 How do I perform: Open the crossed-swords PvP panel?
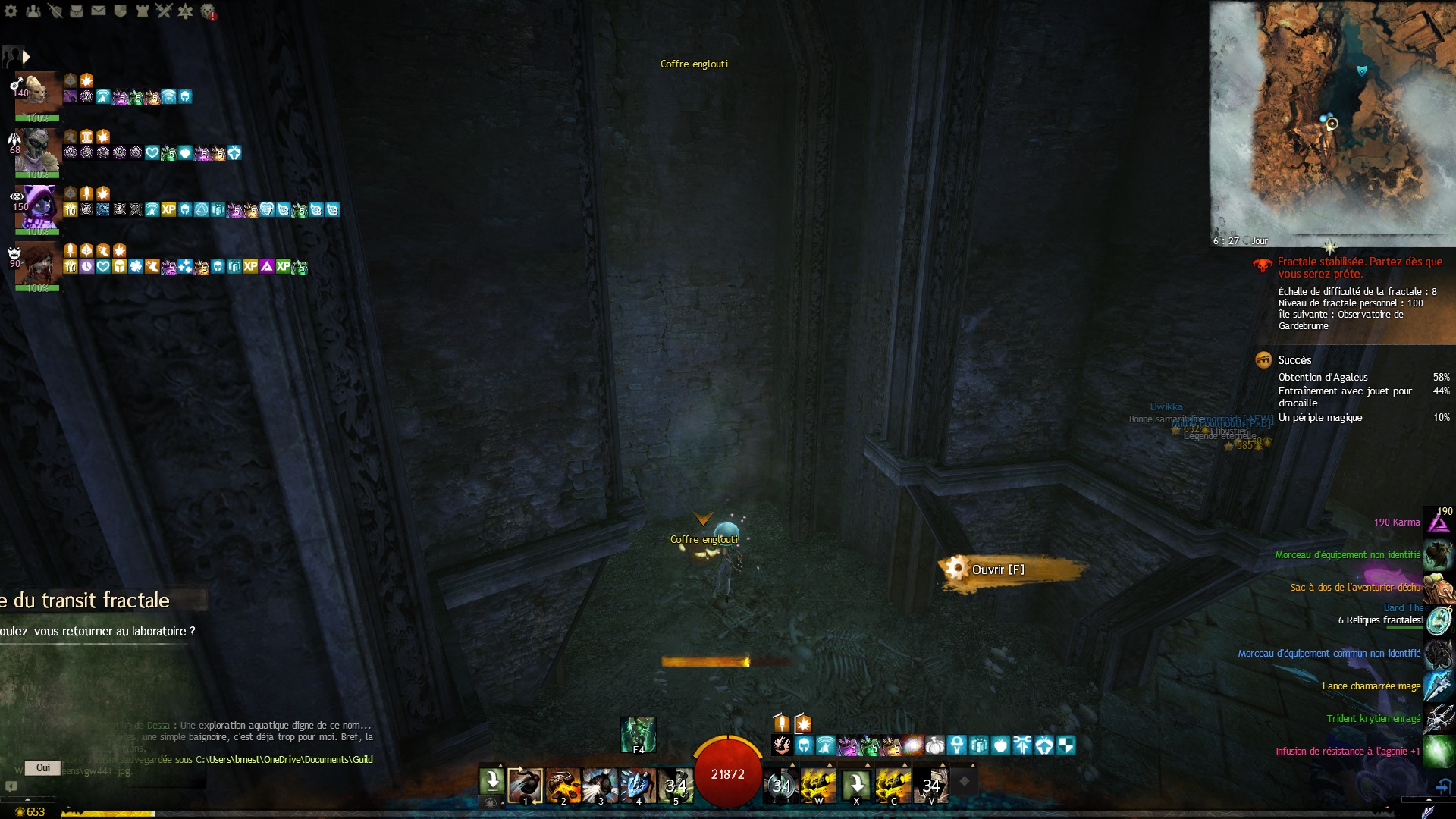(164, 11)
